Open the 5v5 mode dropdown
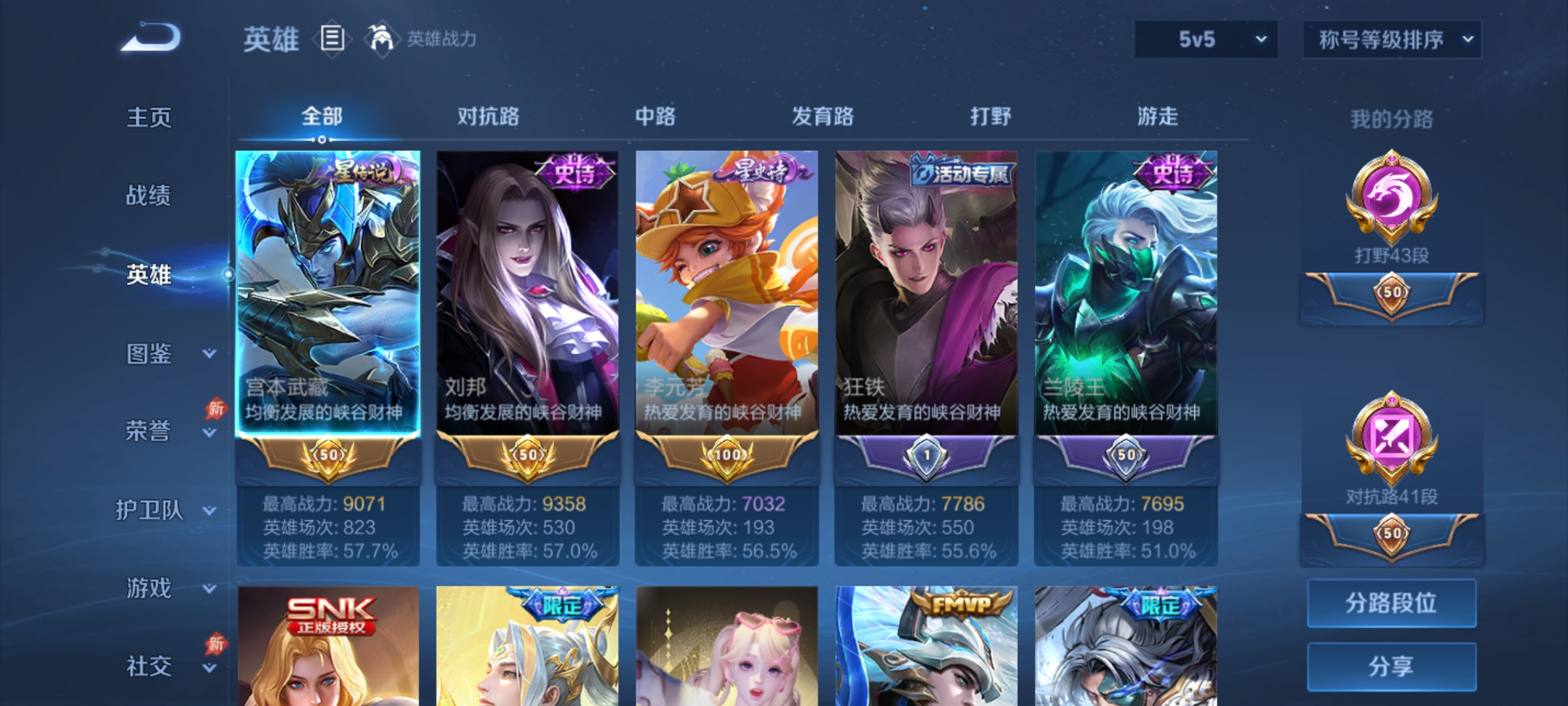 click(x=1205, y=39)
